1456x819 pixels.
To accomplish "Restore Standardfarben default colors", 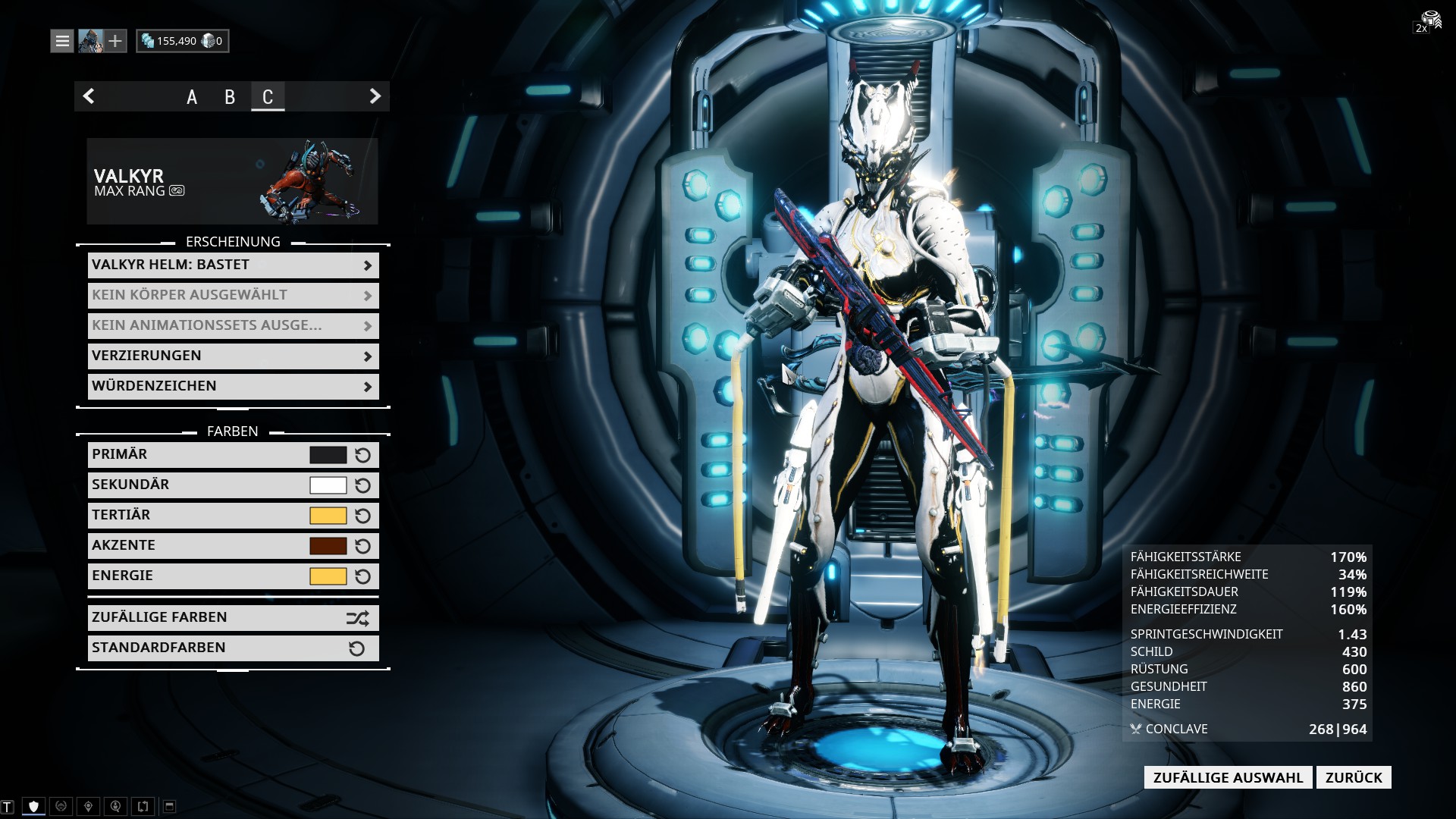I will (233, 648).
